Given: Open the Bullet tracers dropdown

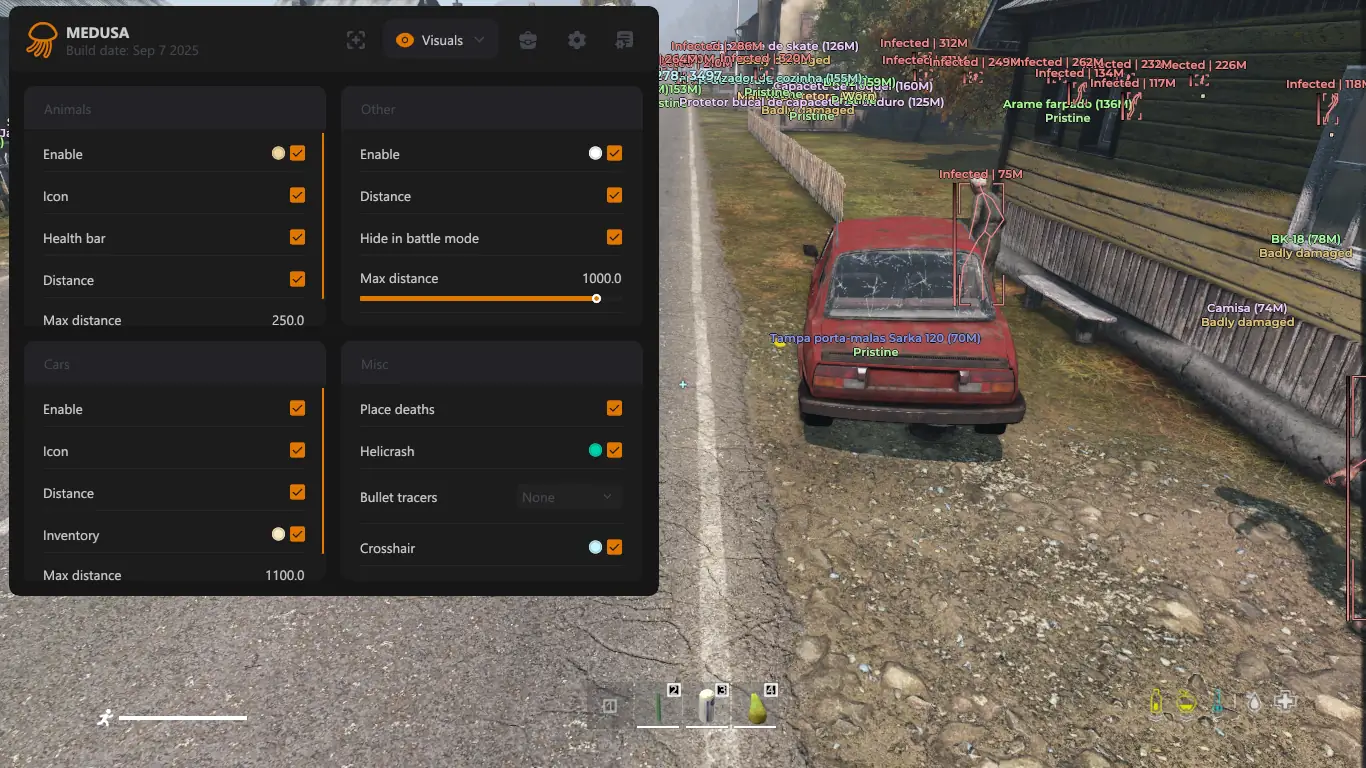Looking at the screenshot, I should 569,497.
